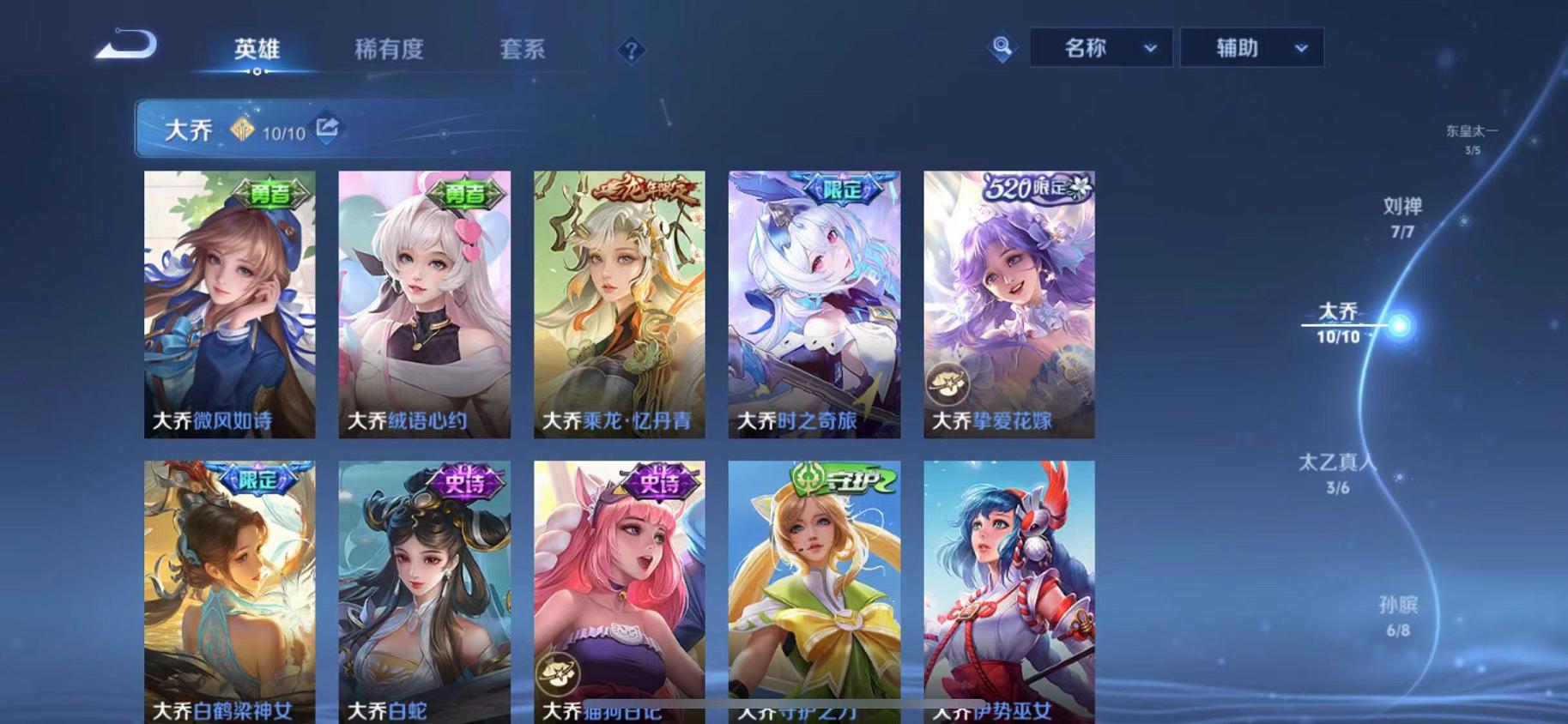The height and width of the screenshot is (724, 1568).
Task: Click the 勇者 badge on 微风如诗
Action: click(269, 196)
